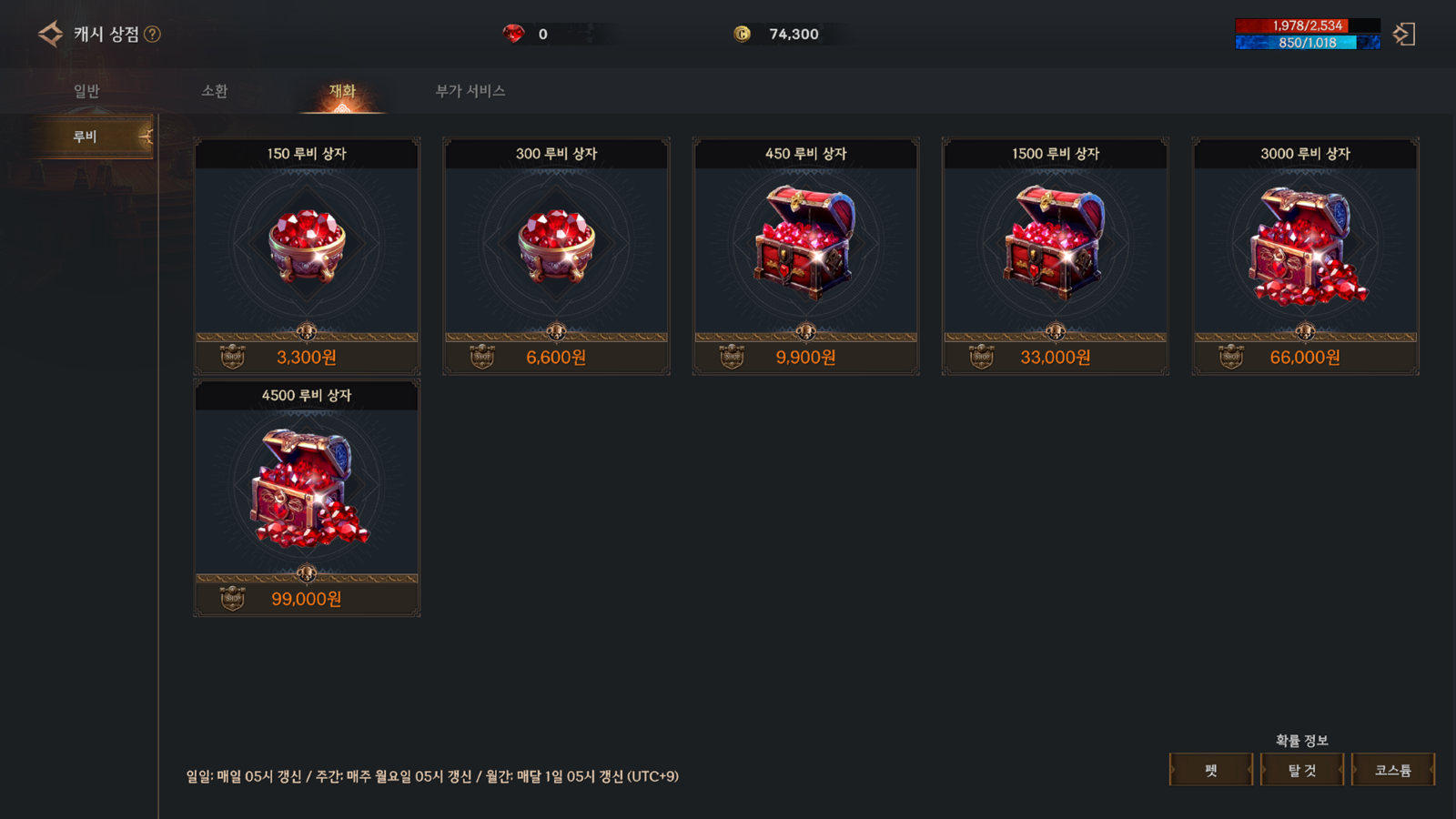Go to the 부가 서비스 tab
The width and height of the screenshot is (1456, 819).
pos(470,91)
